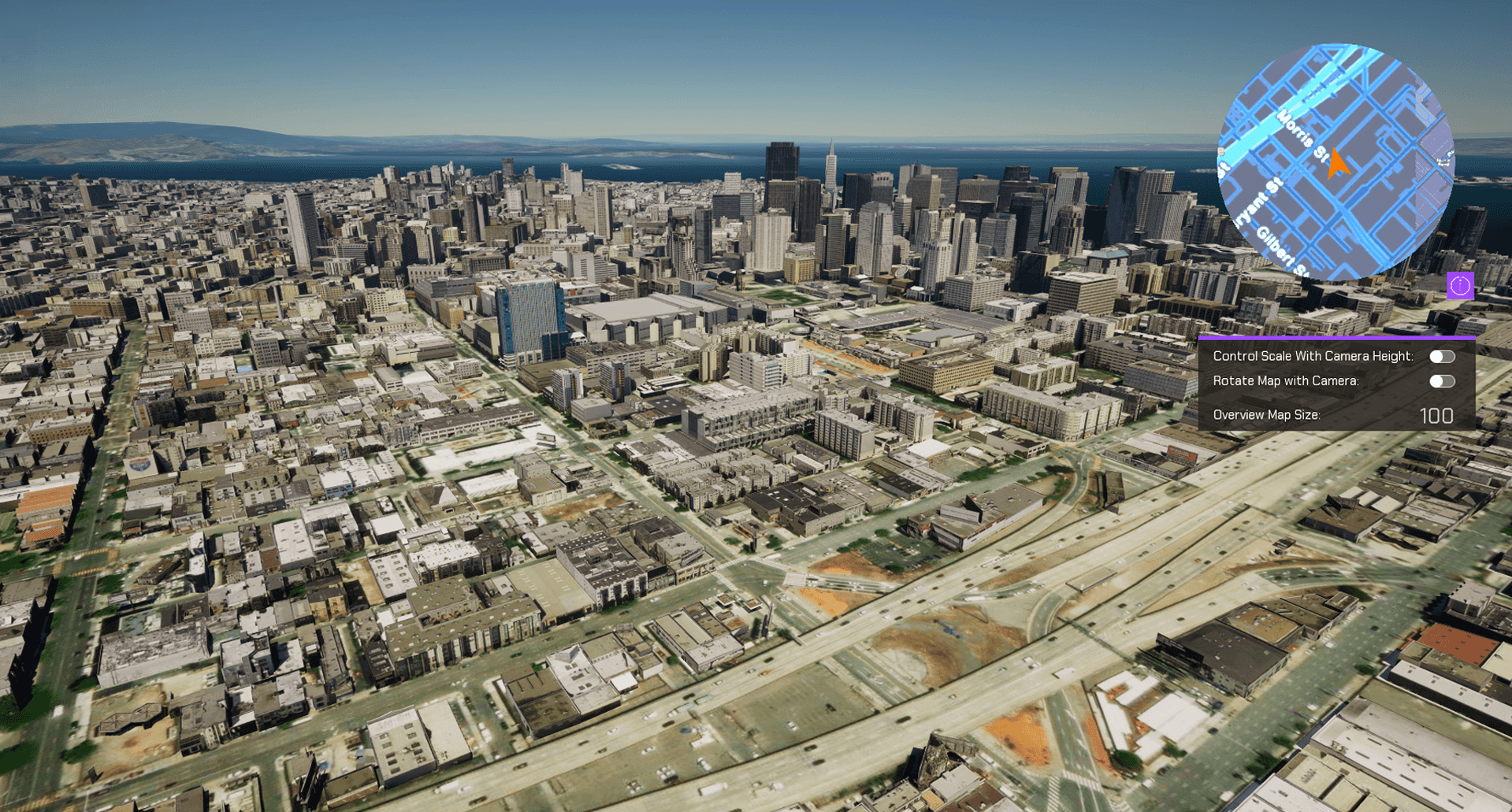The width and height of the screenshot is (1512, 812).
Task: Click the Overview Map Size value 100
Action: 1436,416
